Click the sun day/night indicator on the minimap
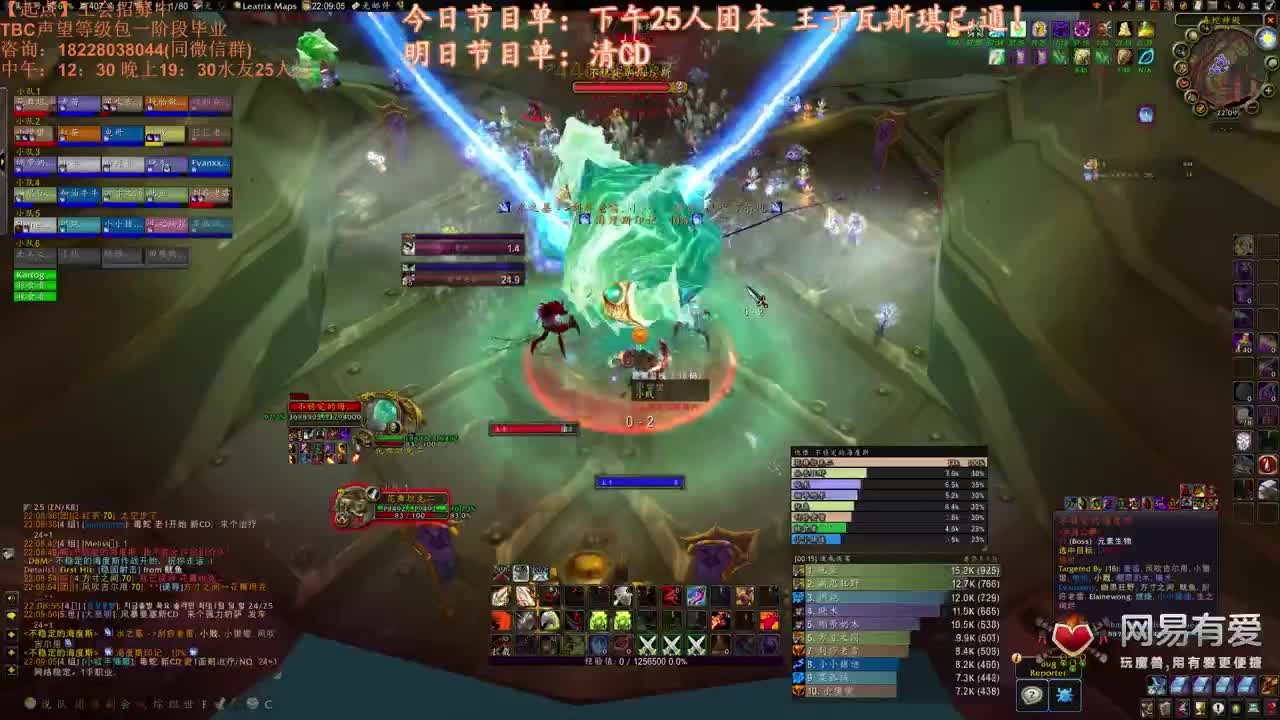 point(1265,38)
